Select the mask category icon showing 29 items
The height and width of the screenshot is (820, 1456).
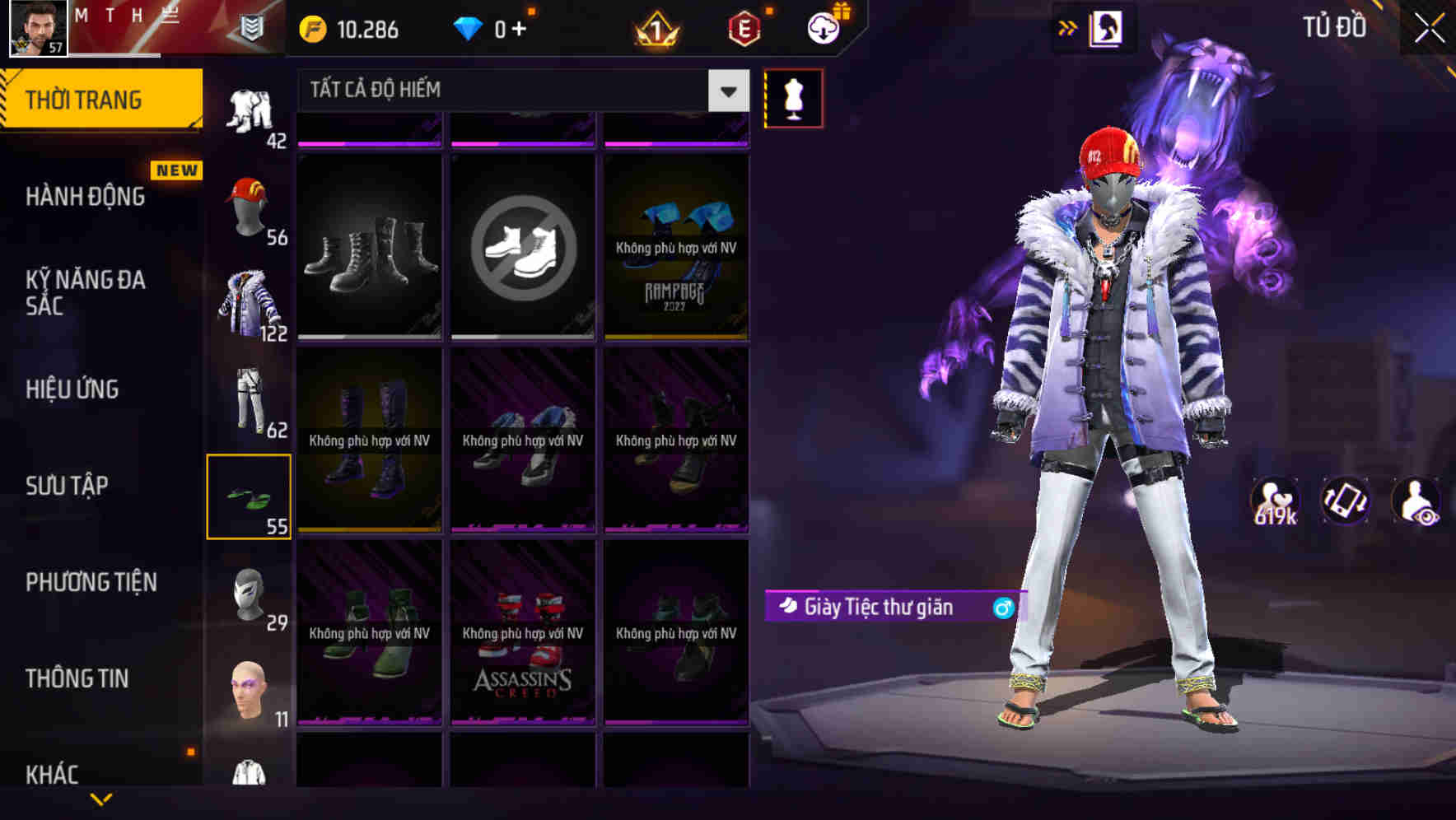point(250,593)
